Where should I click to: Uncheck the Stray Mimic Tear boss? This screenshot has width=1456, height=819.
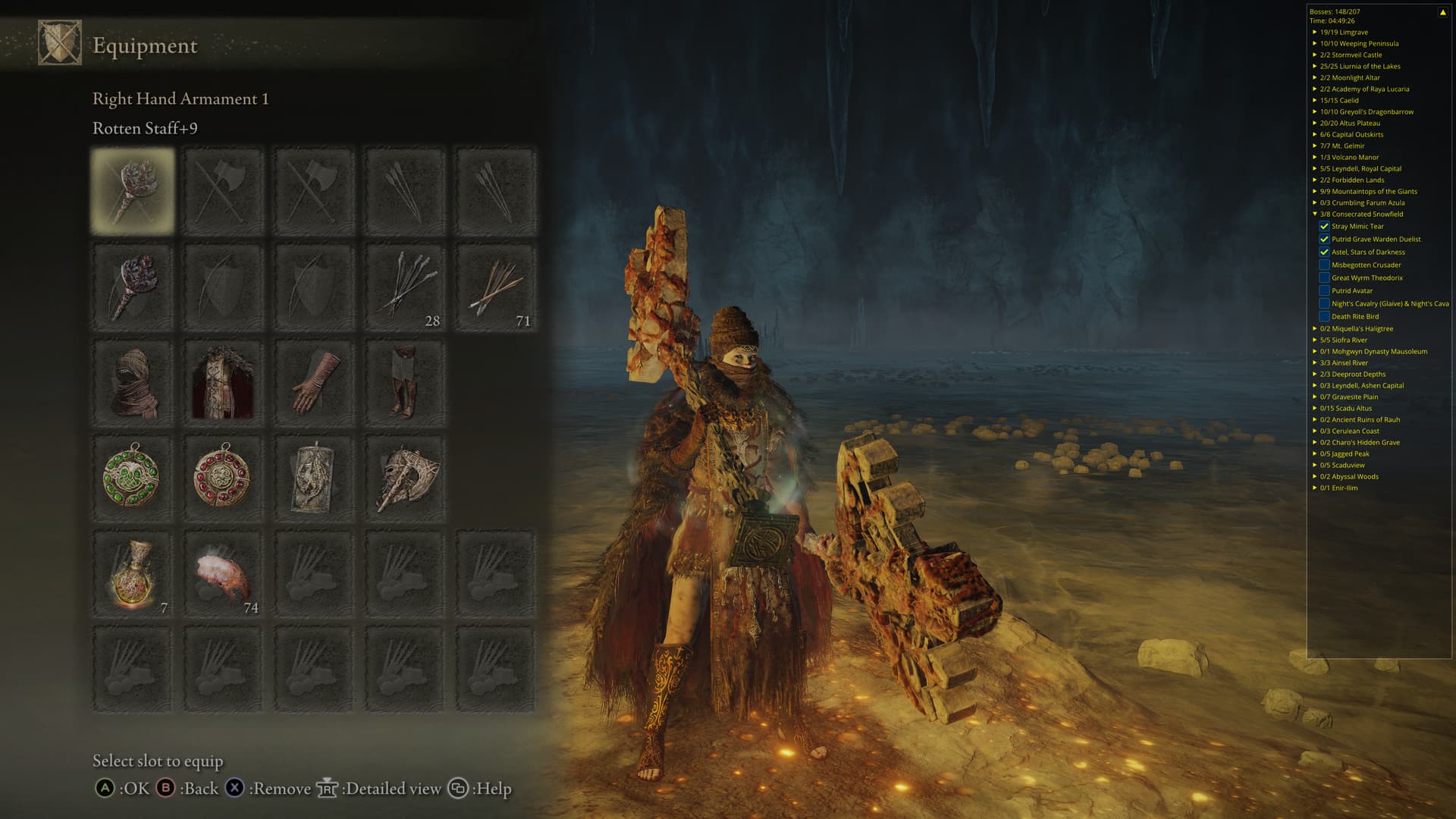(x=1324, y=226)
